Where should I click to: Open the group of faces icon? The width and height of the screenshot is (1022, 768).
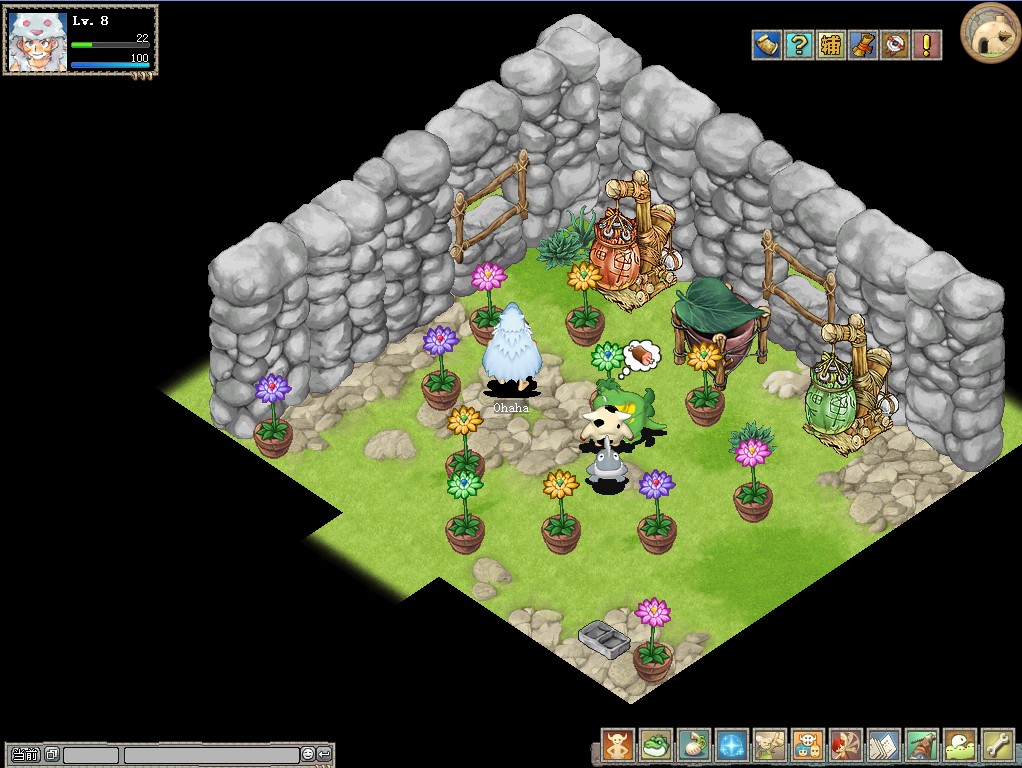pos(808,745)
